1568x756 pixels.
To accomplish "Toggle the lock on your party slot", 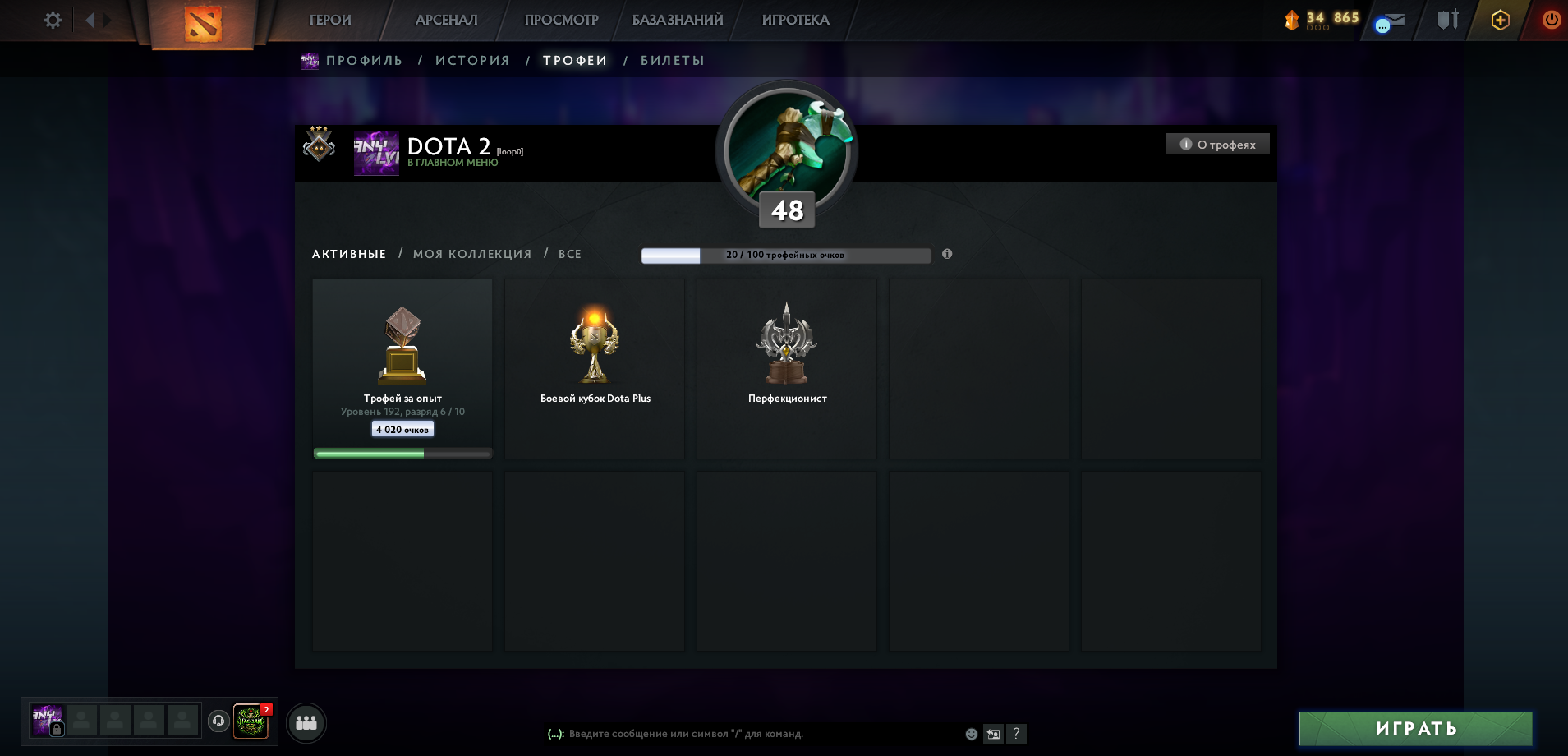I will 55,730.
